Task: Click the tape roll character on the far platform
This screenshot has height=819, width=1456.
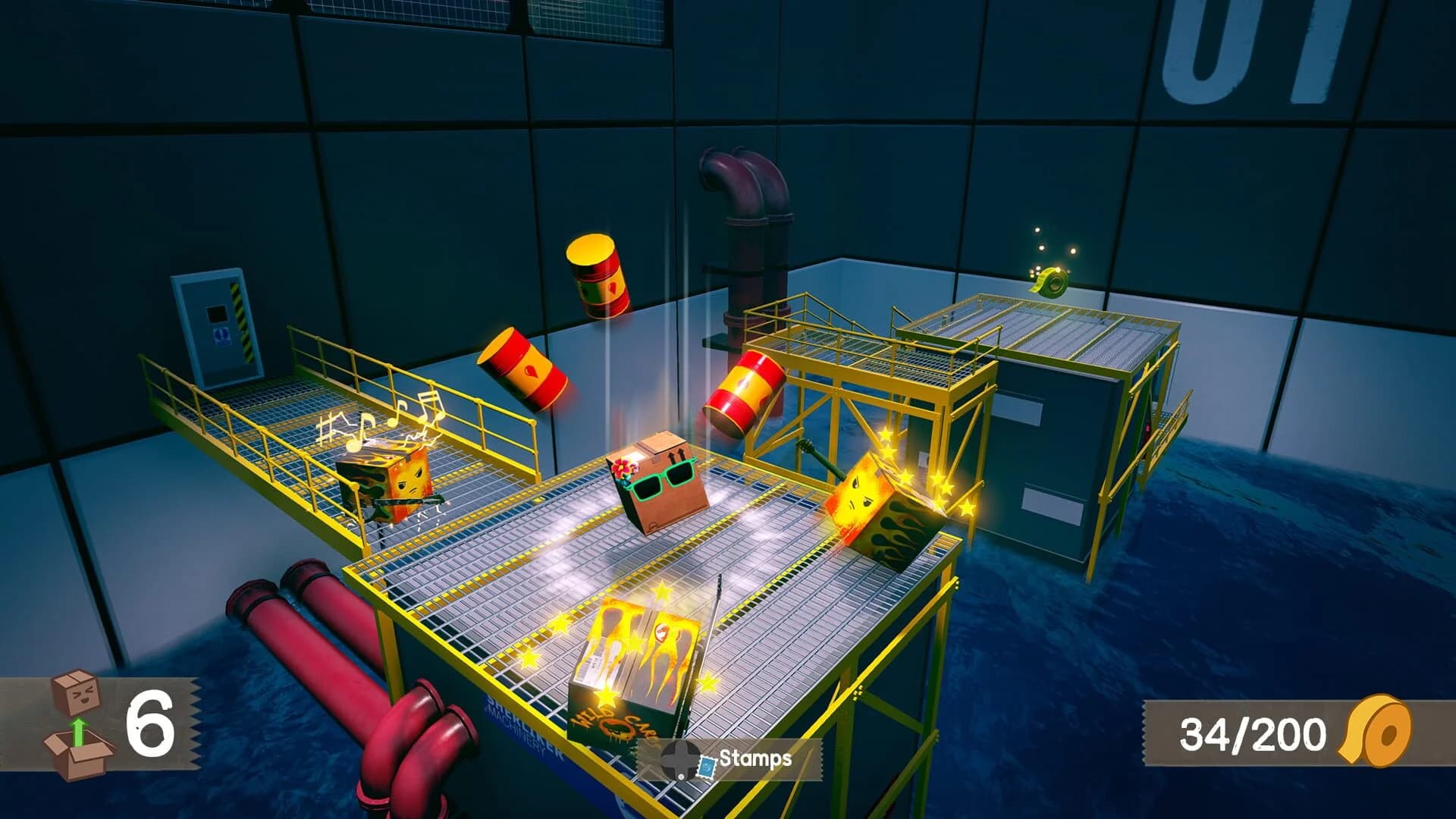Action: pyautogui.click(x=1052, y=283)
